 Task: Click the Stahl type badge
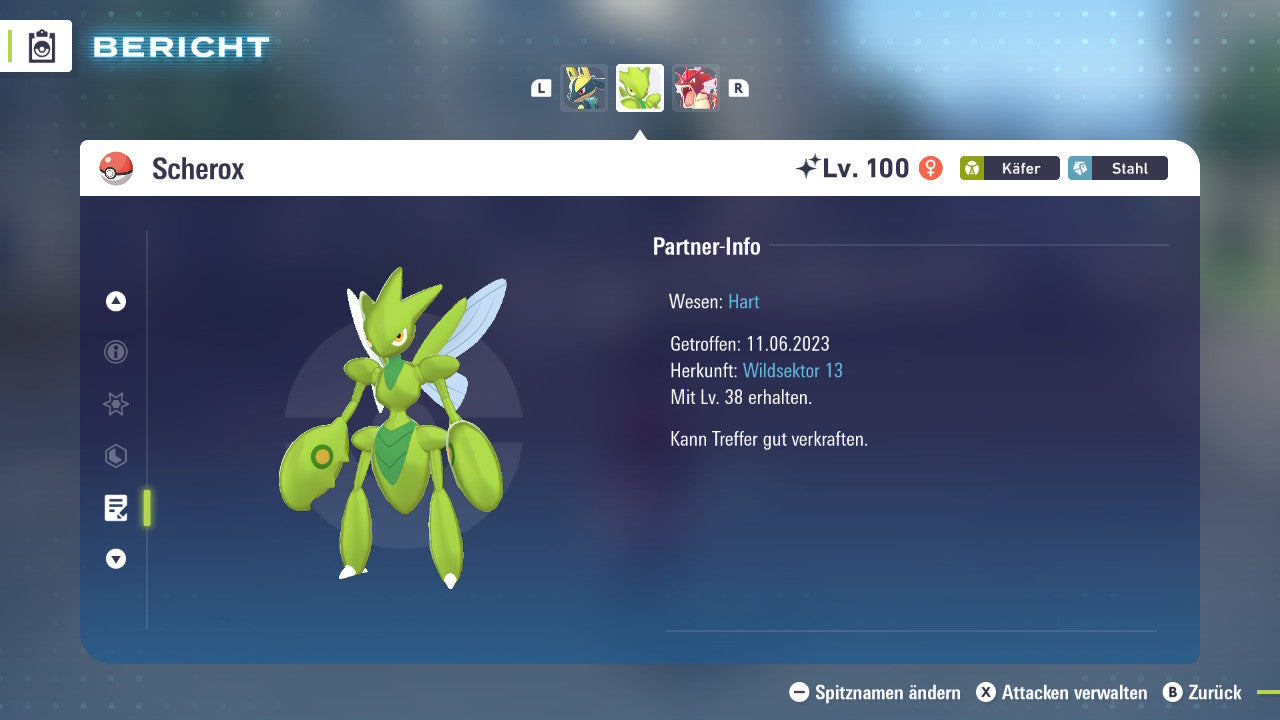[x=1117, y=168]
